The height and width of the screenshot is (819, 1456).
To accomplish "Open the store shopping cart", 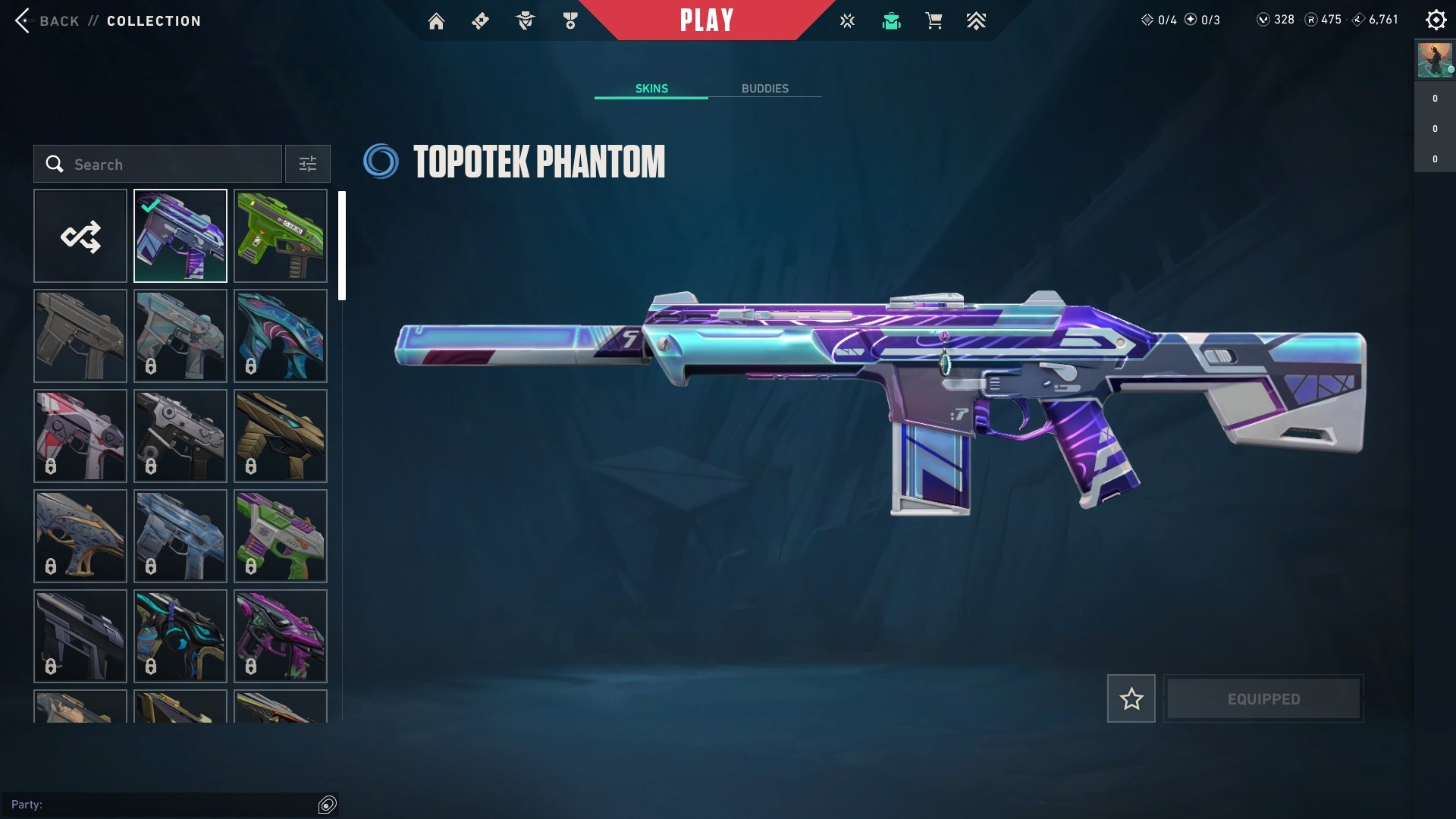I will (934, 21).
